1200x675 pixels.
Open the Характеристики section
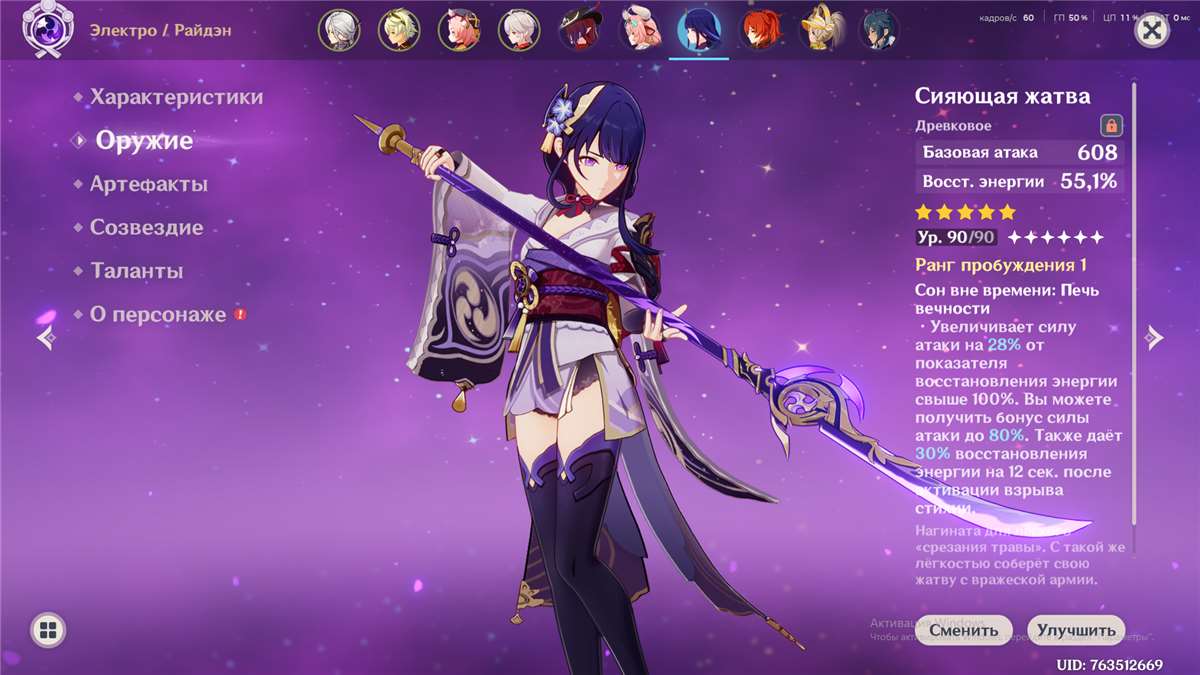(176, 97)
